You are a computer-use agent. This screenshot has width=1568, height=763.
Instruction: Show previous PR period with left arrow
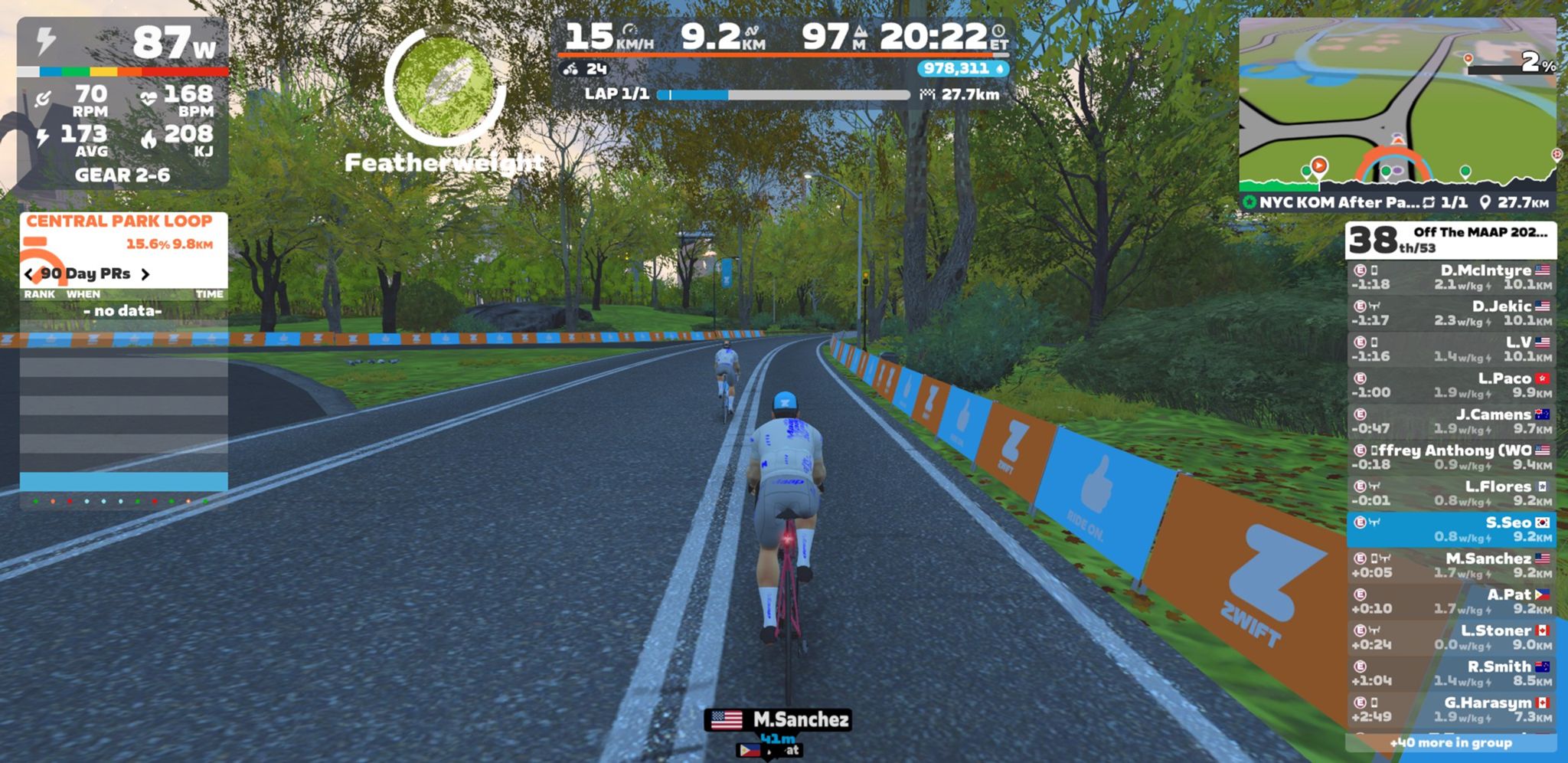pyautogui.click(x=29, y=274)
